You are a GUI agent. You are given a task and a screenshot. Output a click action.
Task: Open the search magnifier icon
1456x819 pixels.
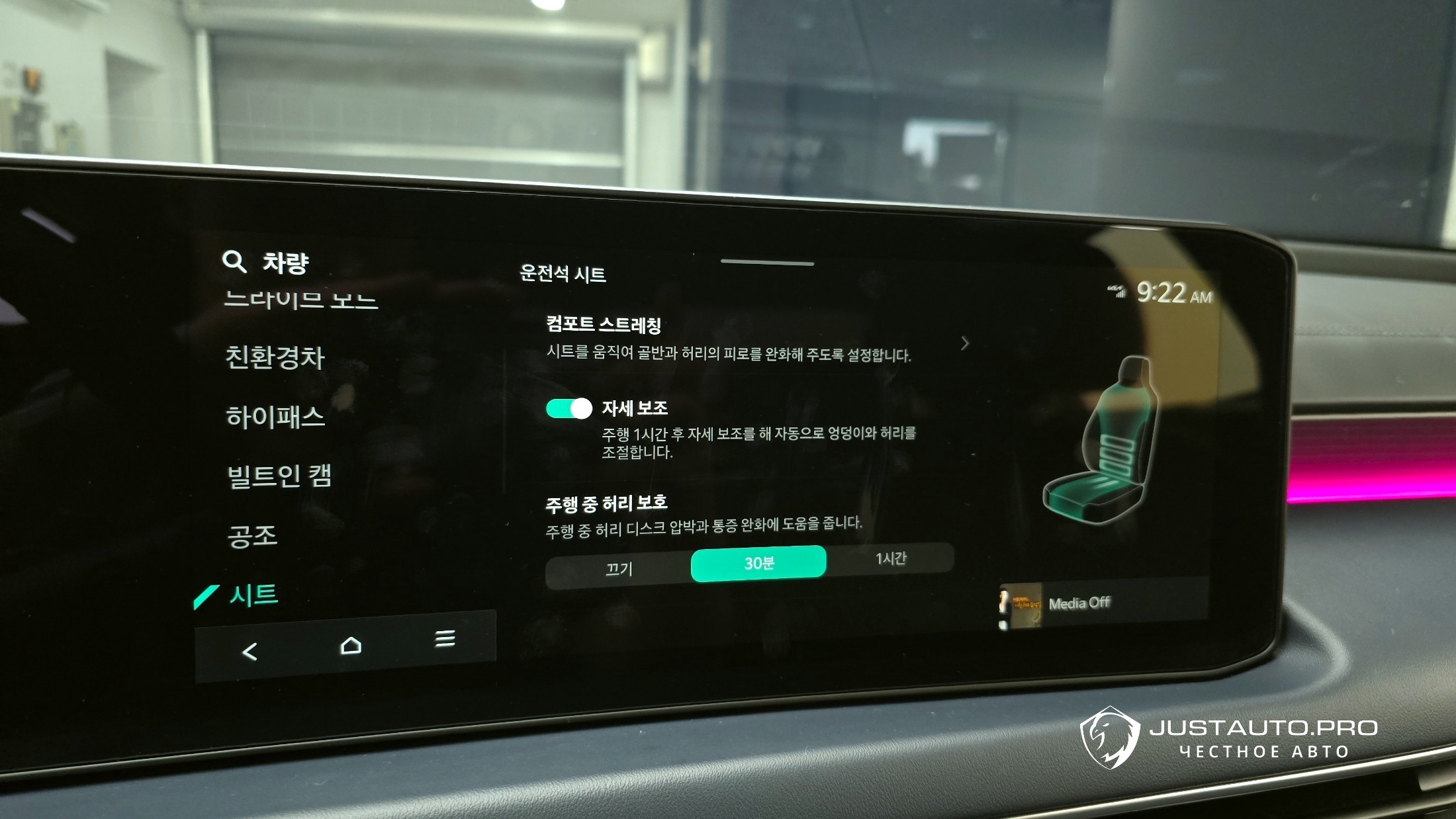pyautogui.click(x=234, y=261)
